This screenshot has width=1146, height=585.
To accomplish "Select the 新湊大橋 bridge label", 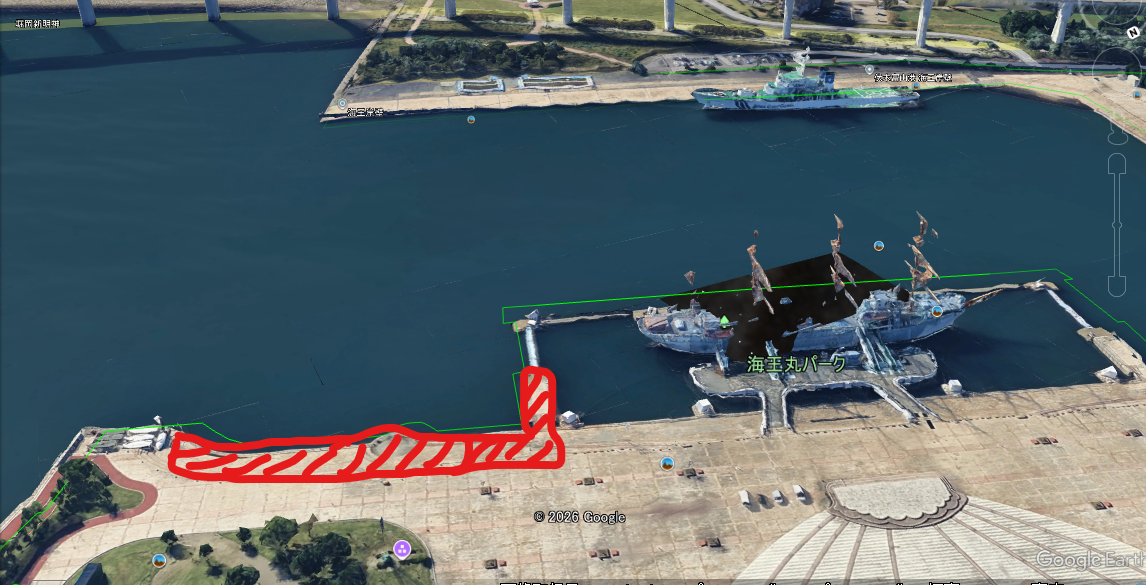I will [37, 22].
